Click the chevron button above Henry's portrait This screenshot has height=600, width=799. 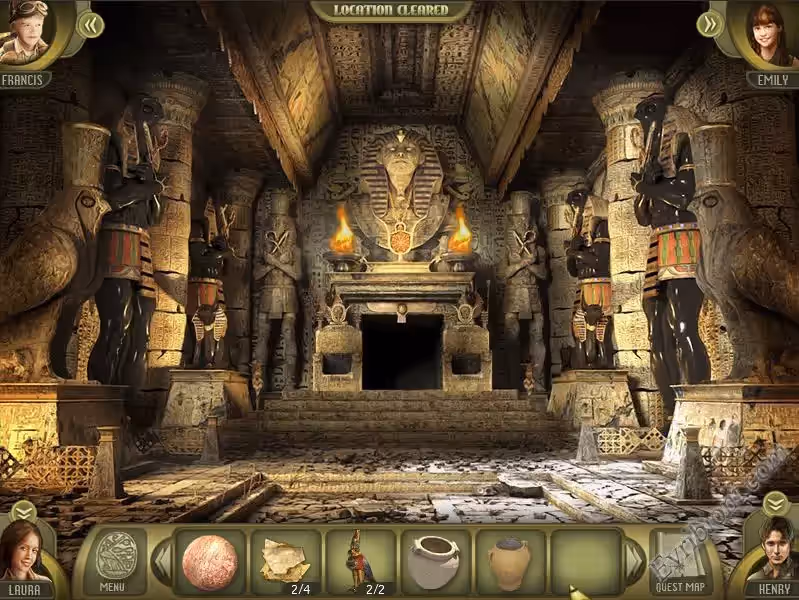775,503
